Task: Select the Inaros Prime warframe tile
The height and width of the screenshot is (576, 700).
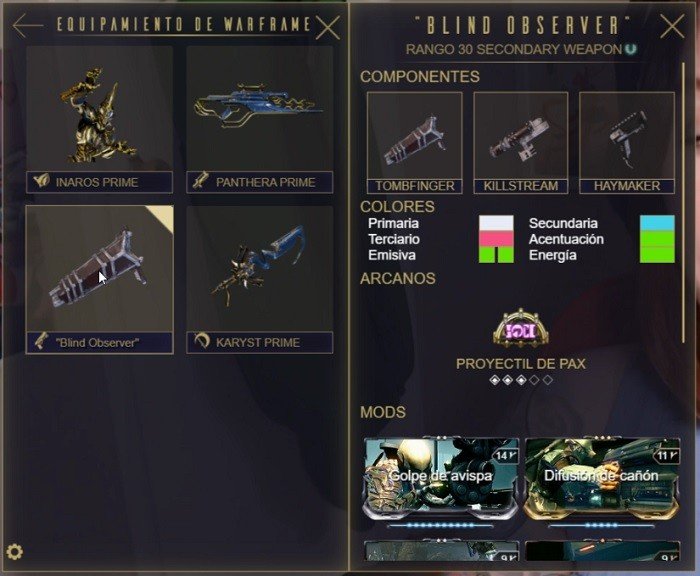Action: [99, 118]
